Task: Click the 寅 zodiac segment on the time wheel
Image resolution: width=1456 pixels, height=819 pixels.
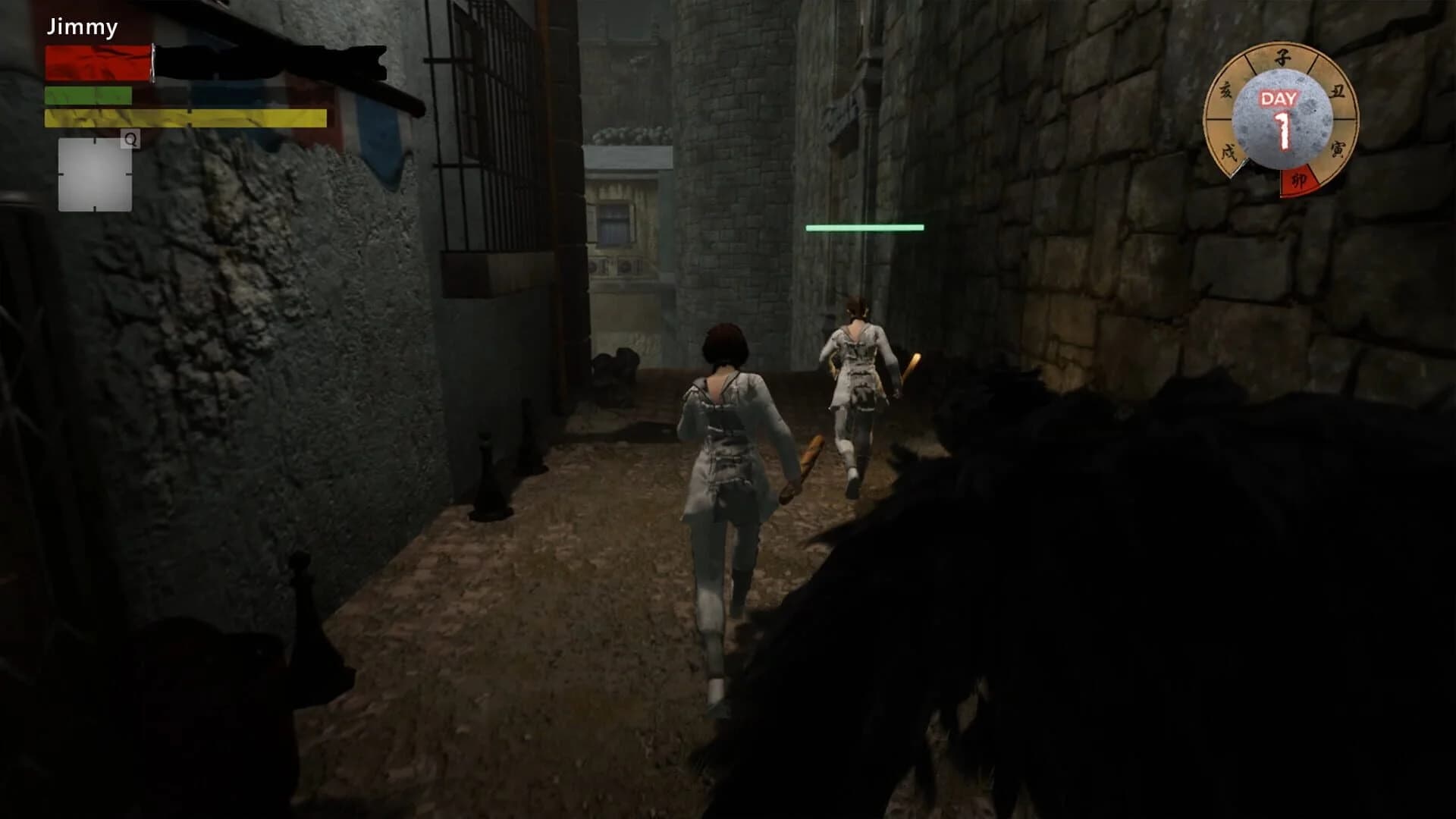Action: click(1338, 149)
